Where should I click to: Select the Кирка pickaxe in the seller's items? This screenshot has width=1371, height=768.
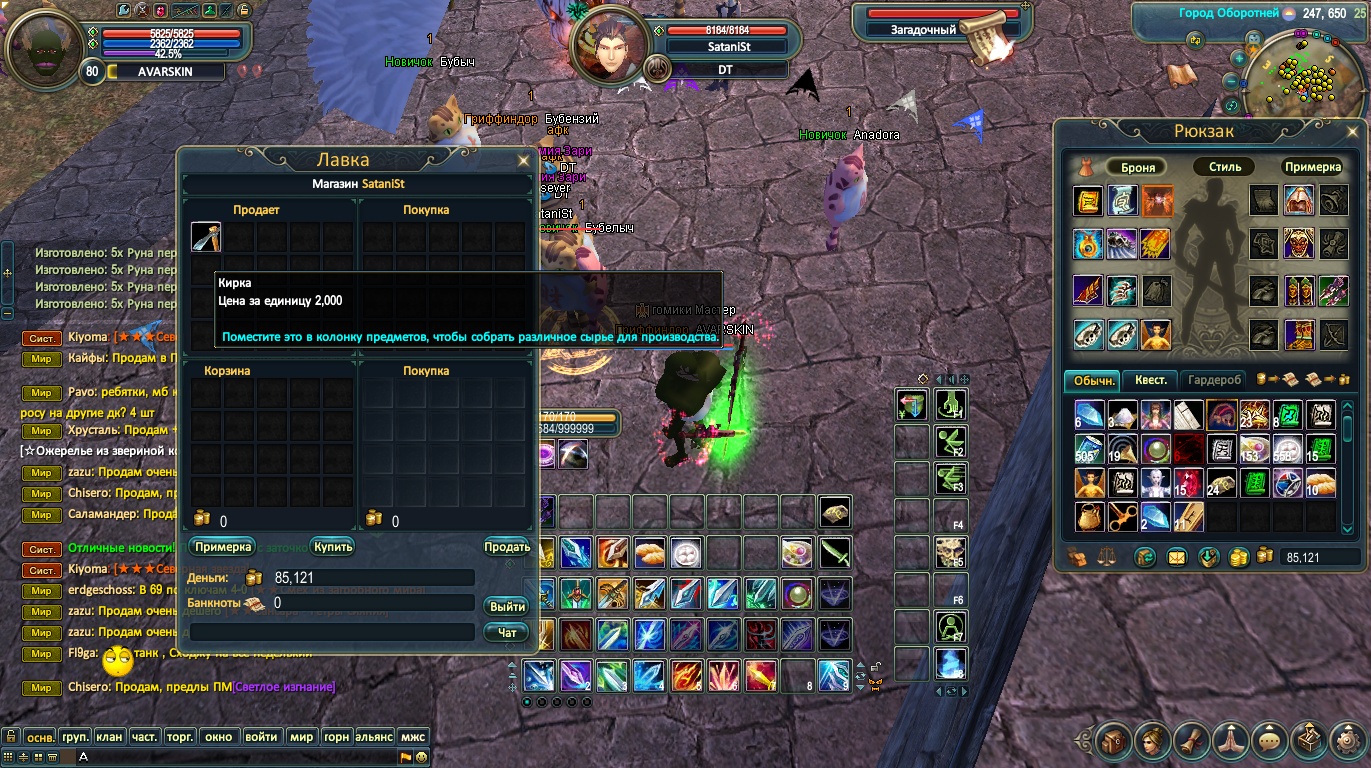206,237
